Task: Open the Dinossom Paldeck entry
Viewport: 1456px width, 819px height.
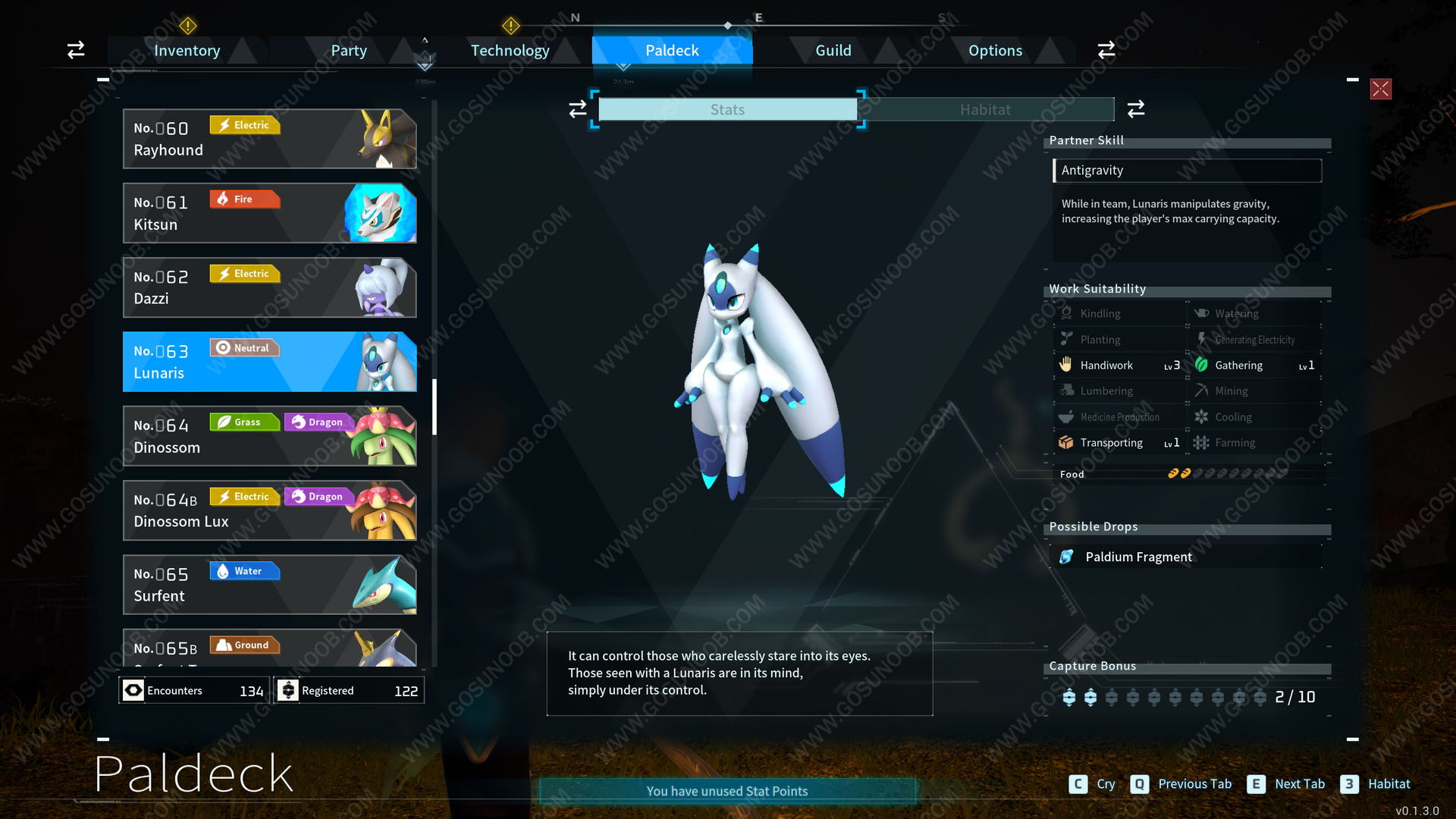Action: [269, 436]
